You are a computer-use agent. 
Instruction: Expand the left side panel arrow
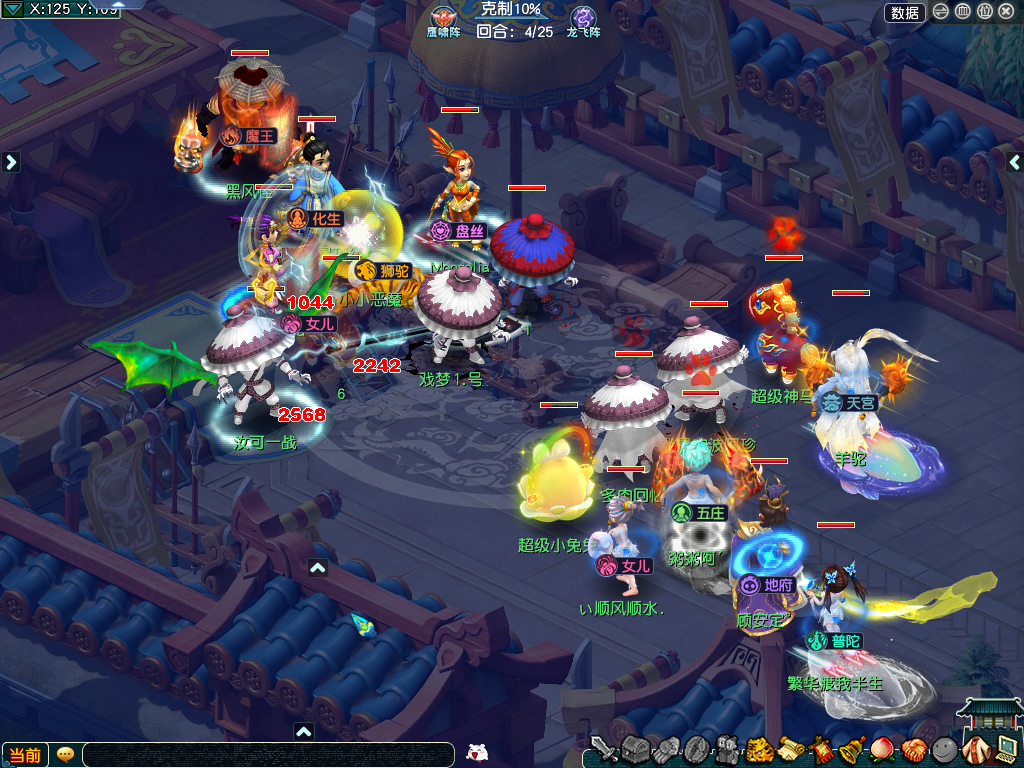click(x=11, y=162)
